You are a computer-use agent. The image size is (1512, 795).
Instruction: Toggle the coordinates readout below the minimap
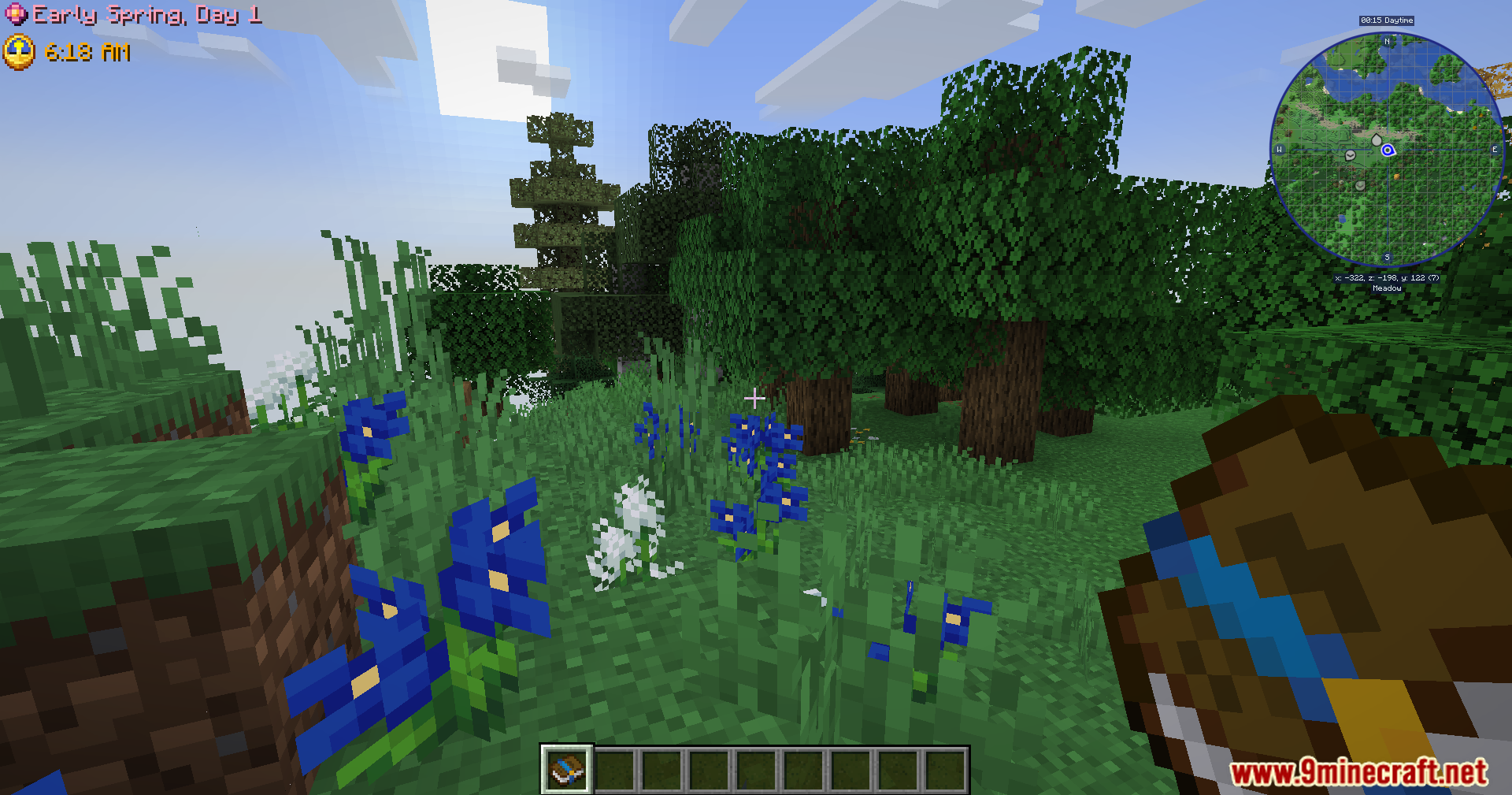(1387, 278)
